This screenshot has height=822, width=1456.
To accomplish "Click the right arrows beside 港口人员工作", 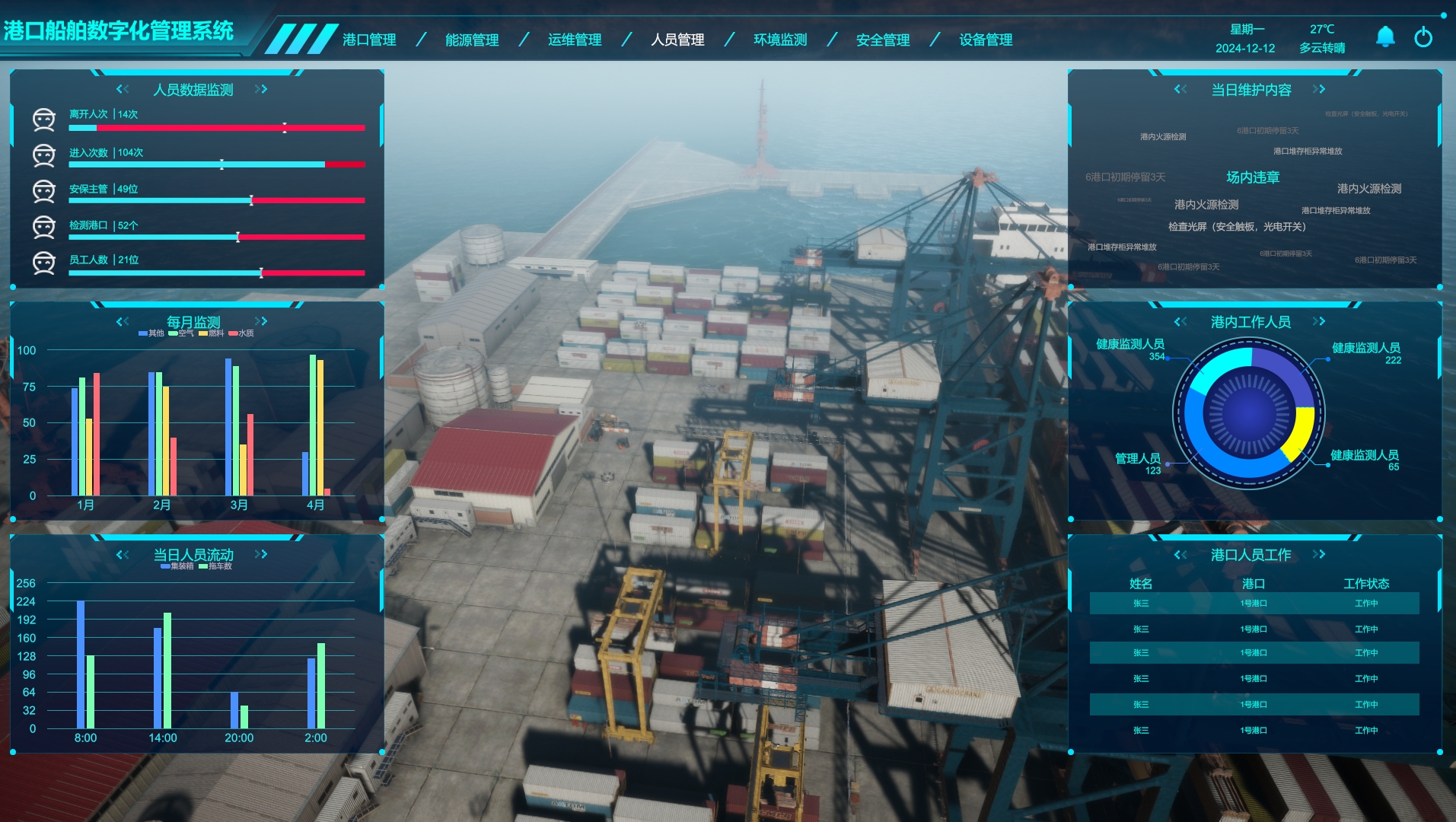I will click(x=1319, y=554).
